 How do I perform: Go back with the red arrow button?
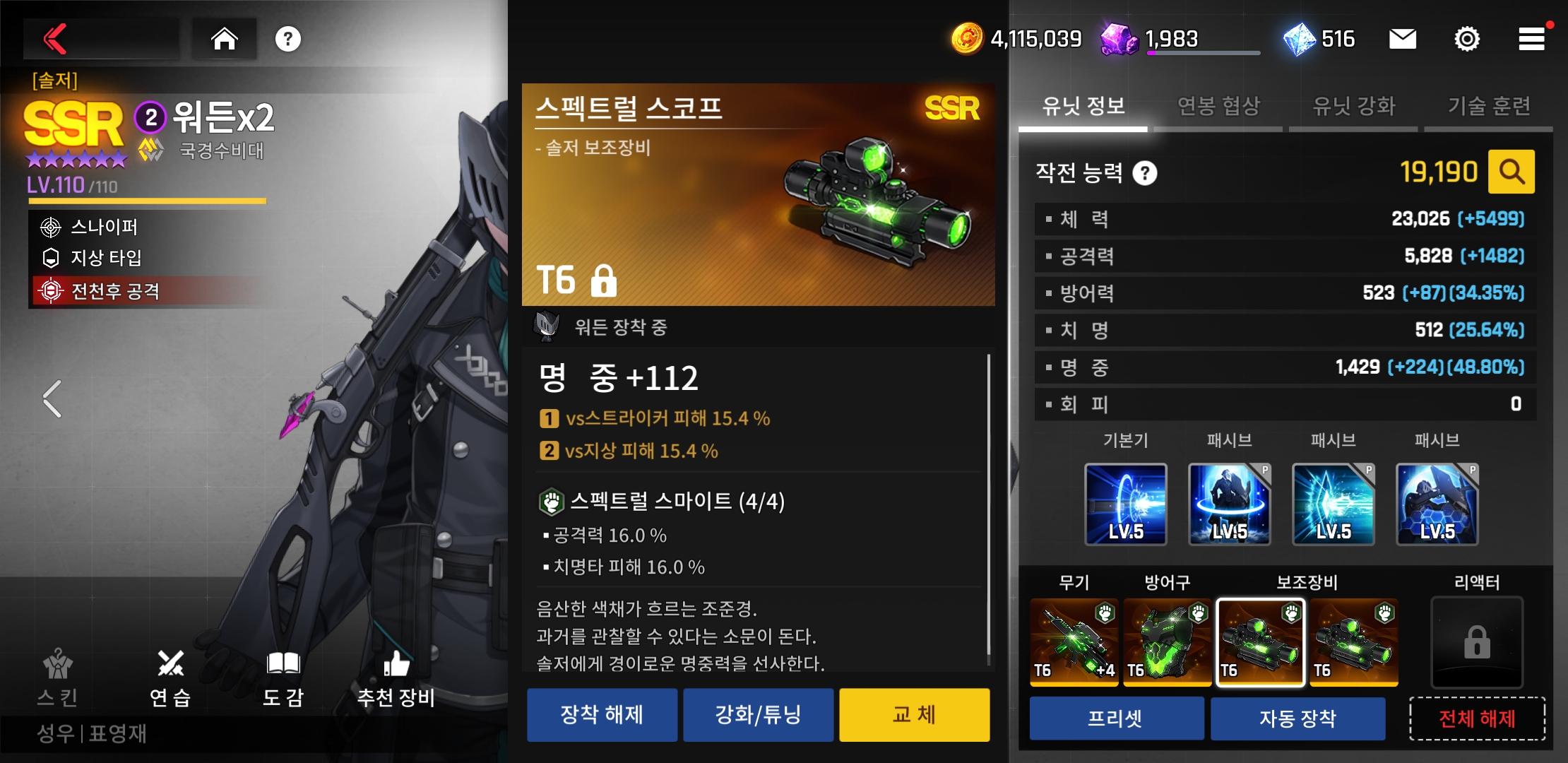[x=57, y=39]
